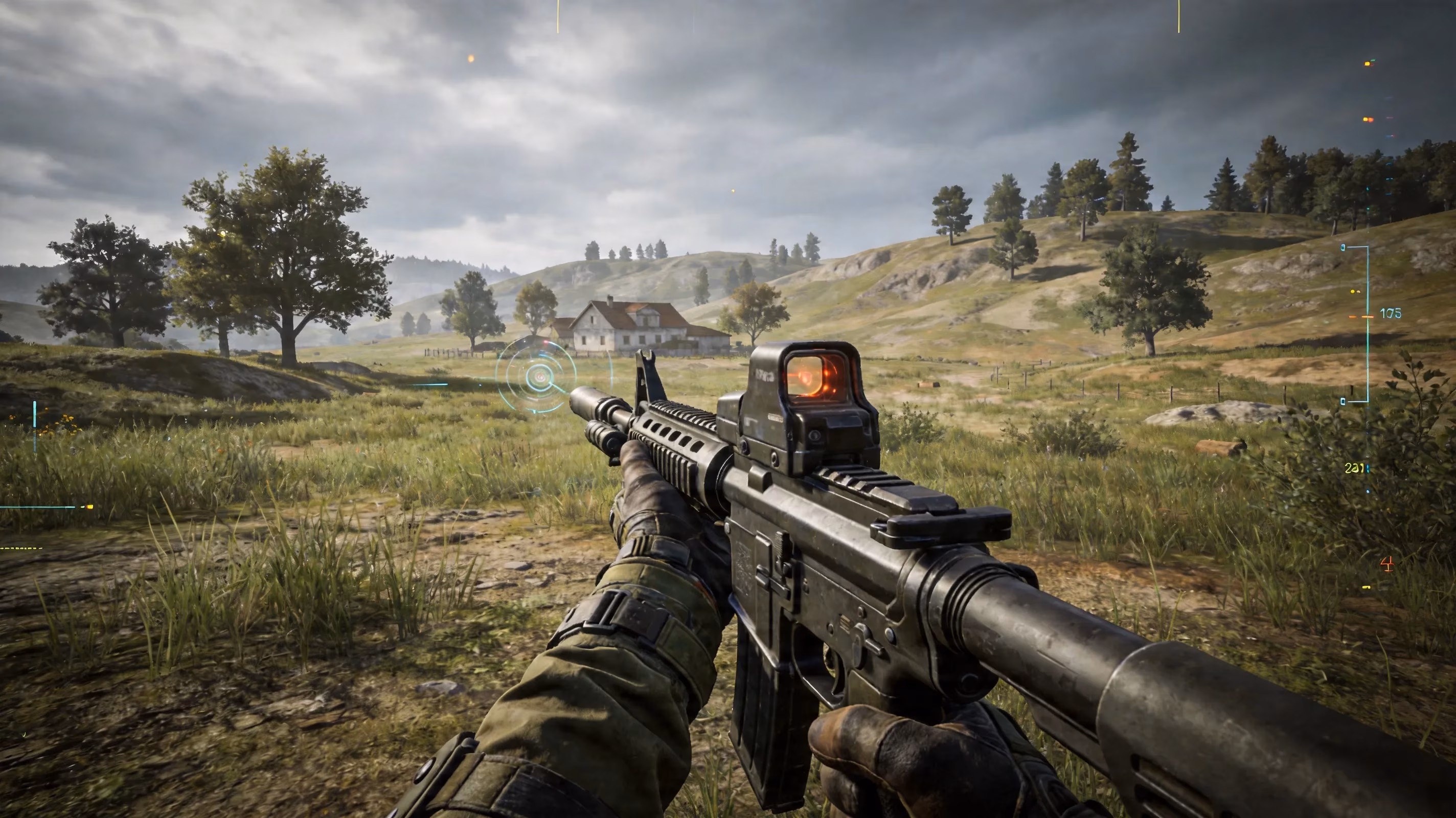Click the yellow dashed progress bar at bottom left
Screen dimensions: 1456x818
(x=20, y=549)
